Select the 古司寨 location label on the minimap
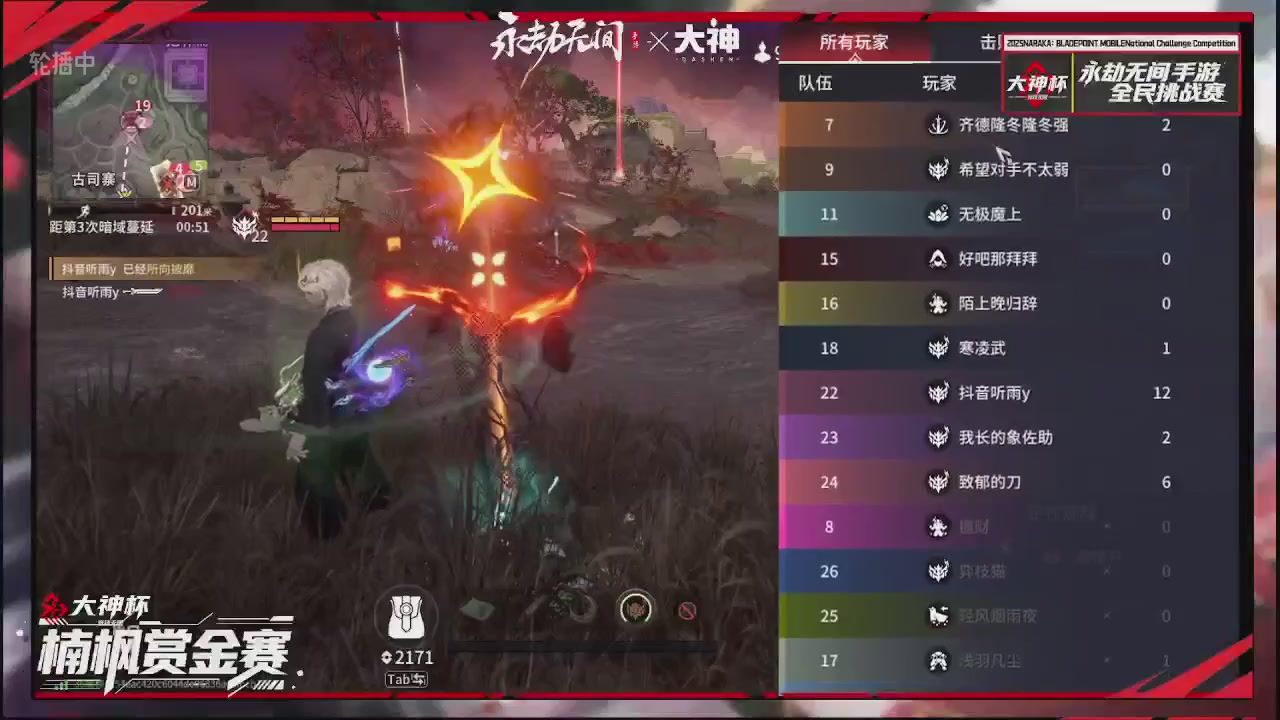Viewport: 1280px width, 720px height. 92,180
